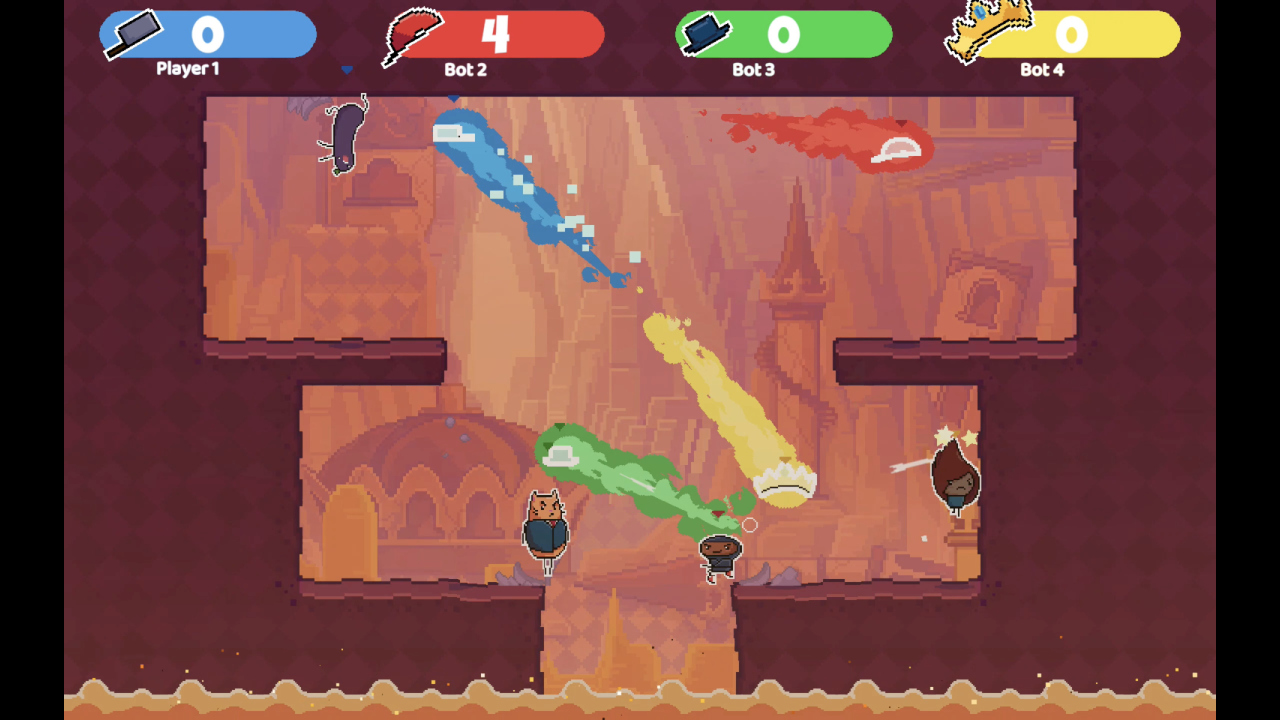This screenshot has width=1280, height=720.
Task: Click the red cap icon next to Bot 2
Action: tap(413, 30)
